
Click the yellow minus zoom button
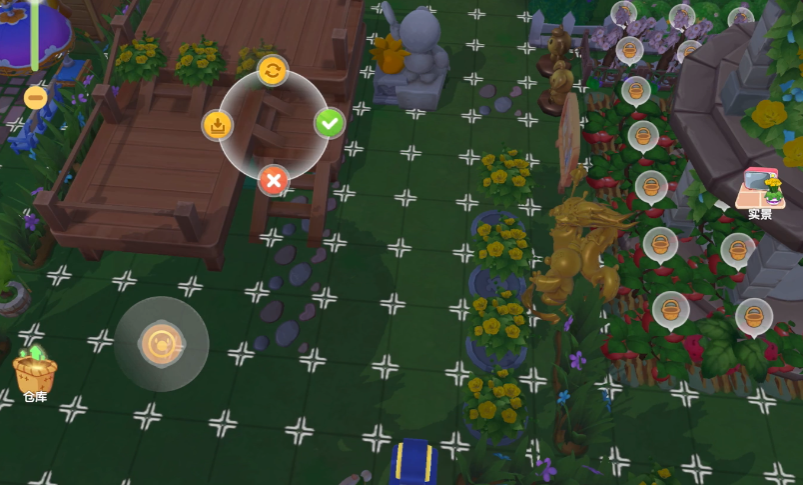[35, 97]
